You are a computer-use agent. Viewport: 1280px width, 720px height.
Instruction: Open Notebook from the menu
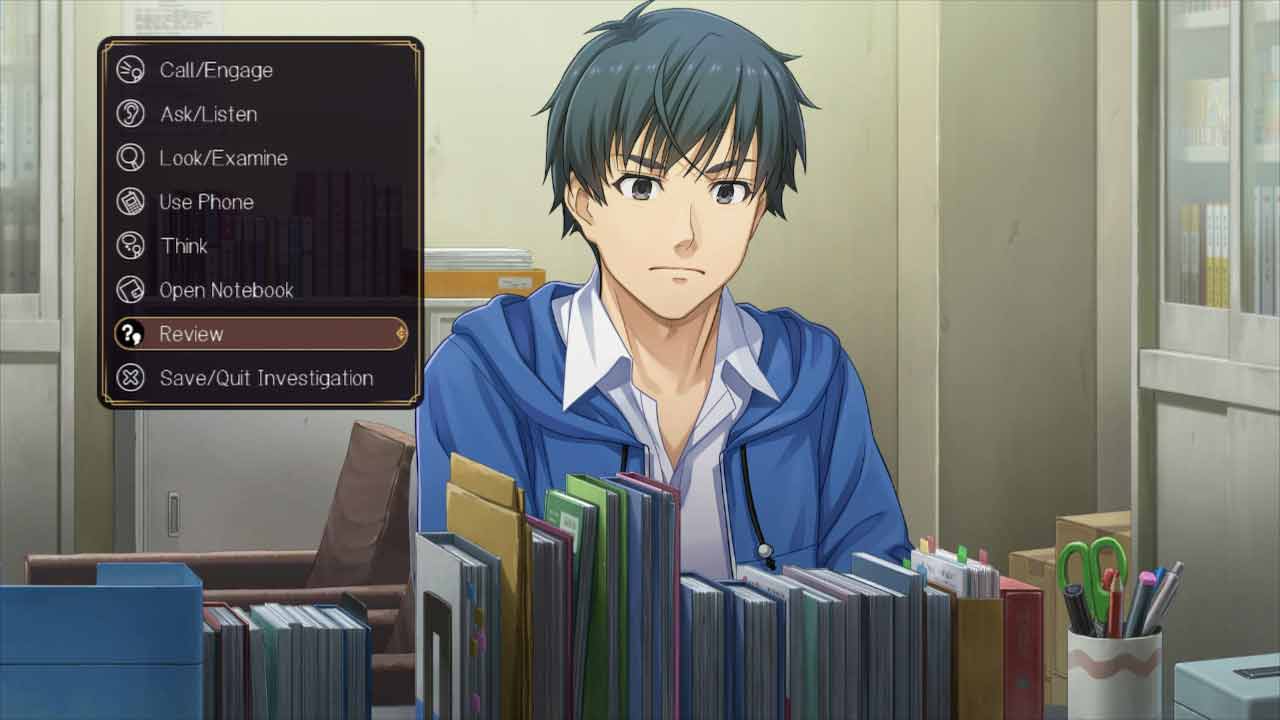point(226,290)
